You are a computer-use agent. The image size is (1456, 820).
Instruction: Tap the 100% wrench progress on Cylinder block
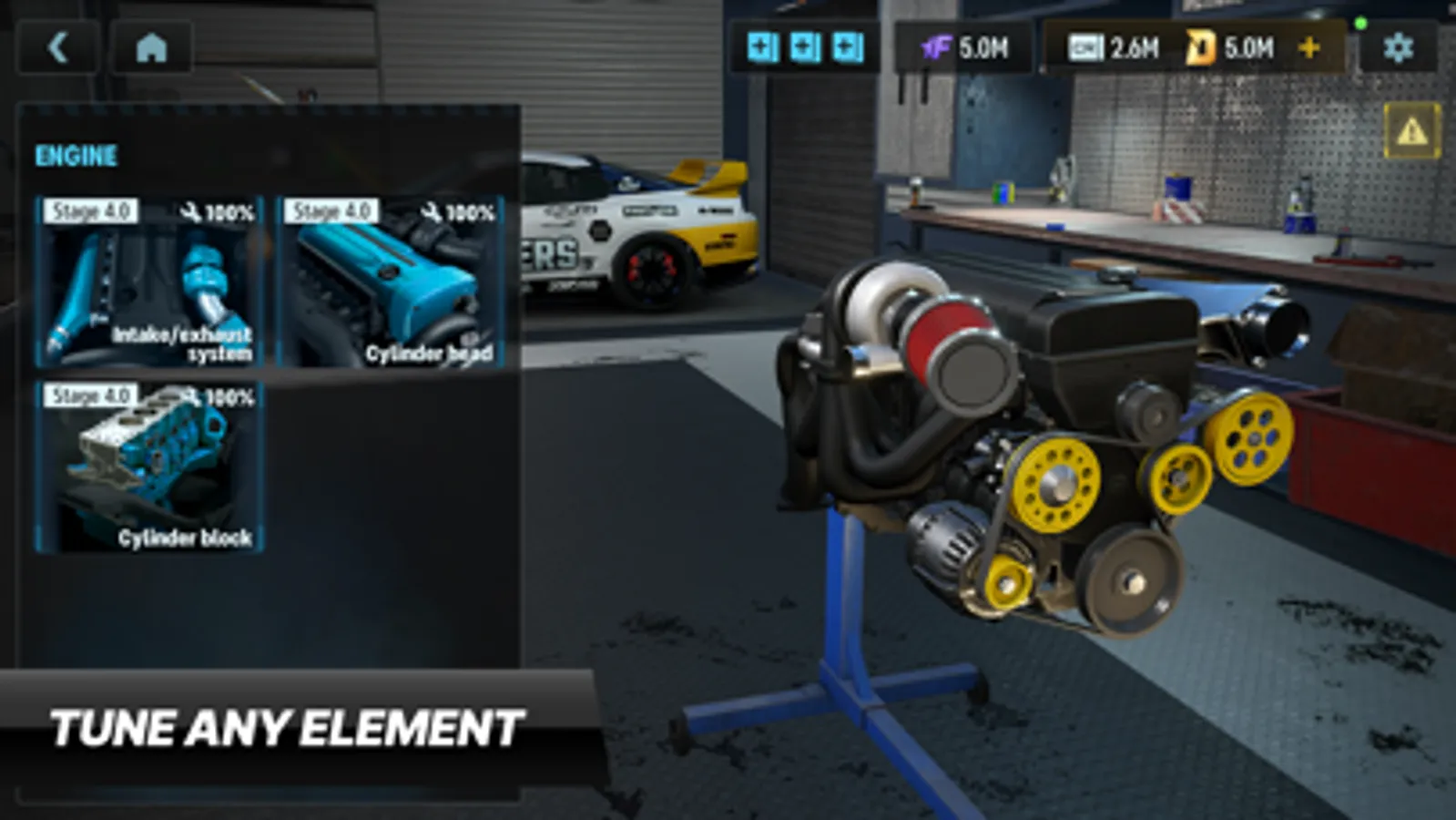pos(219,397)
